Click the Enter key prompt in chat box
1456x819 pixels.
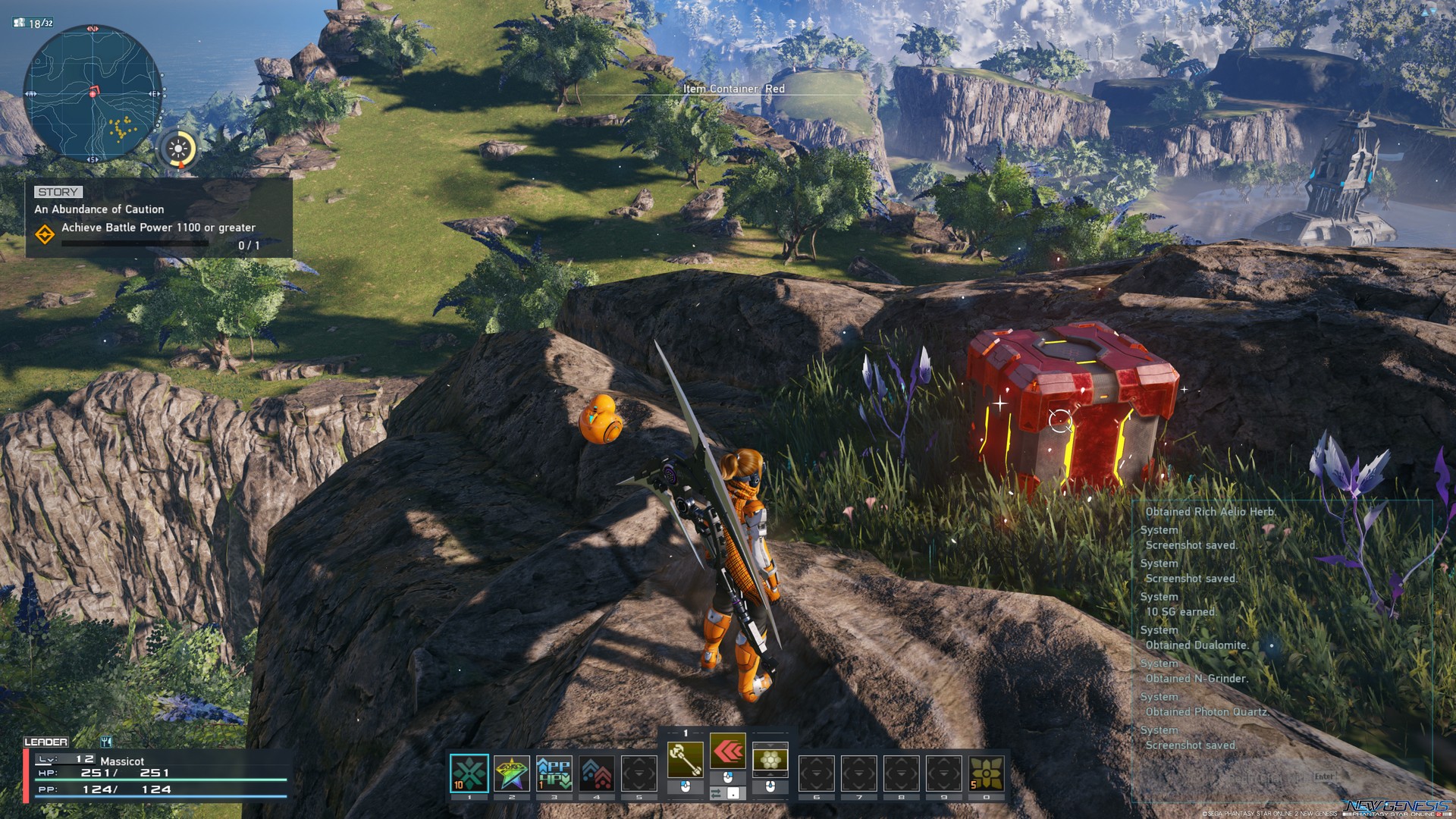pos(1324,777)
